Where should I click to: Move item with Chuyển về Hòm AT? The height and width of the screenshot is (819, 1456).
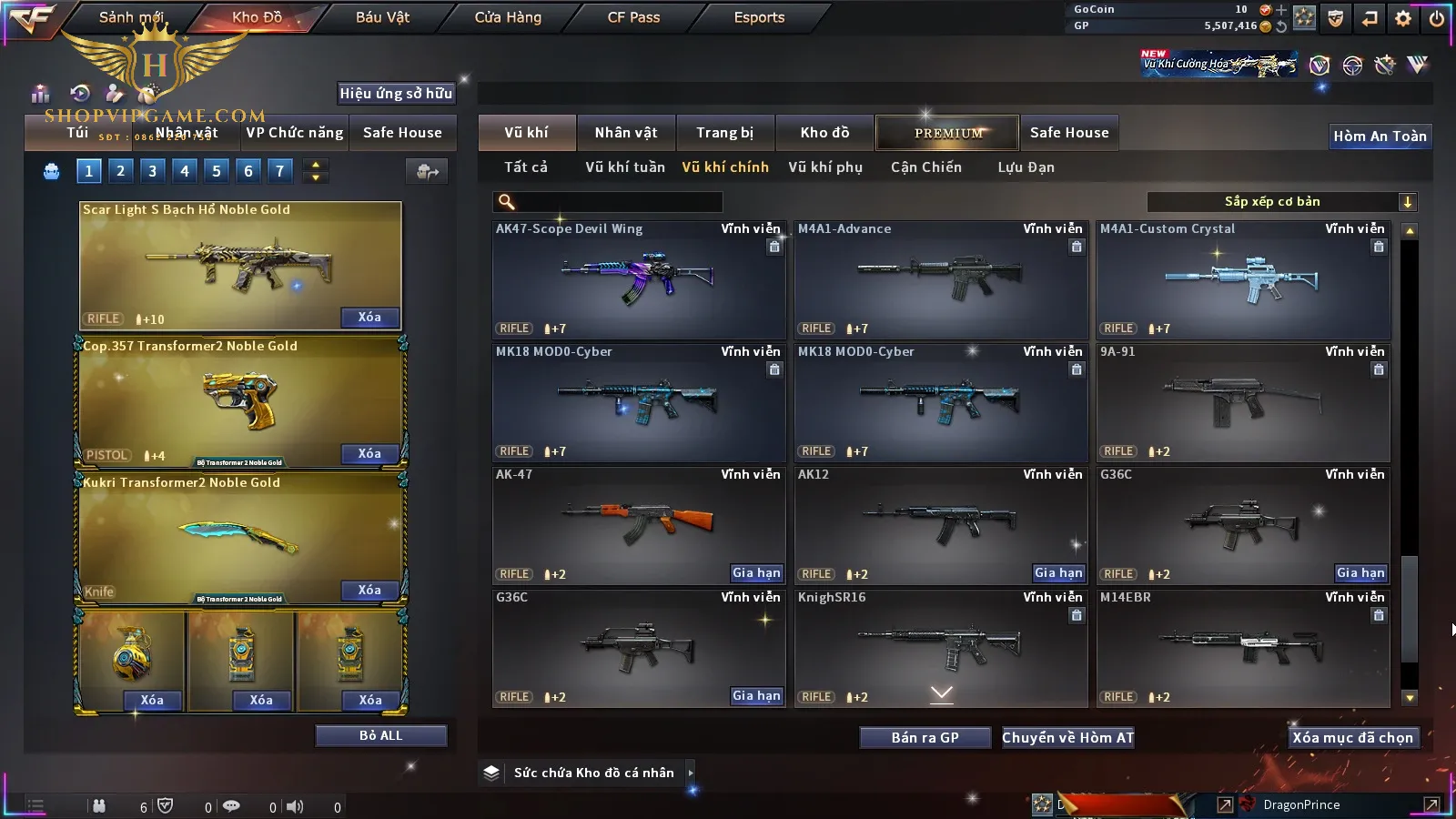(1067, 738)
